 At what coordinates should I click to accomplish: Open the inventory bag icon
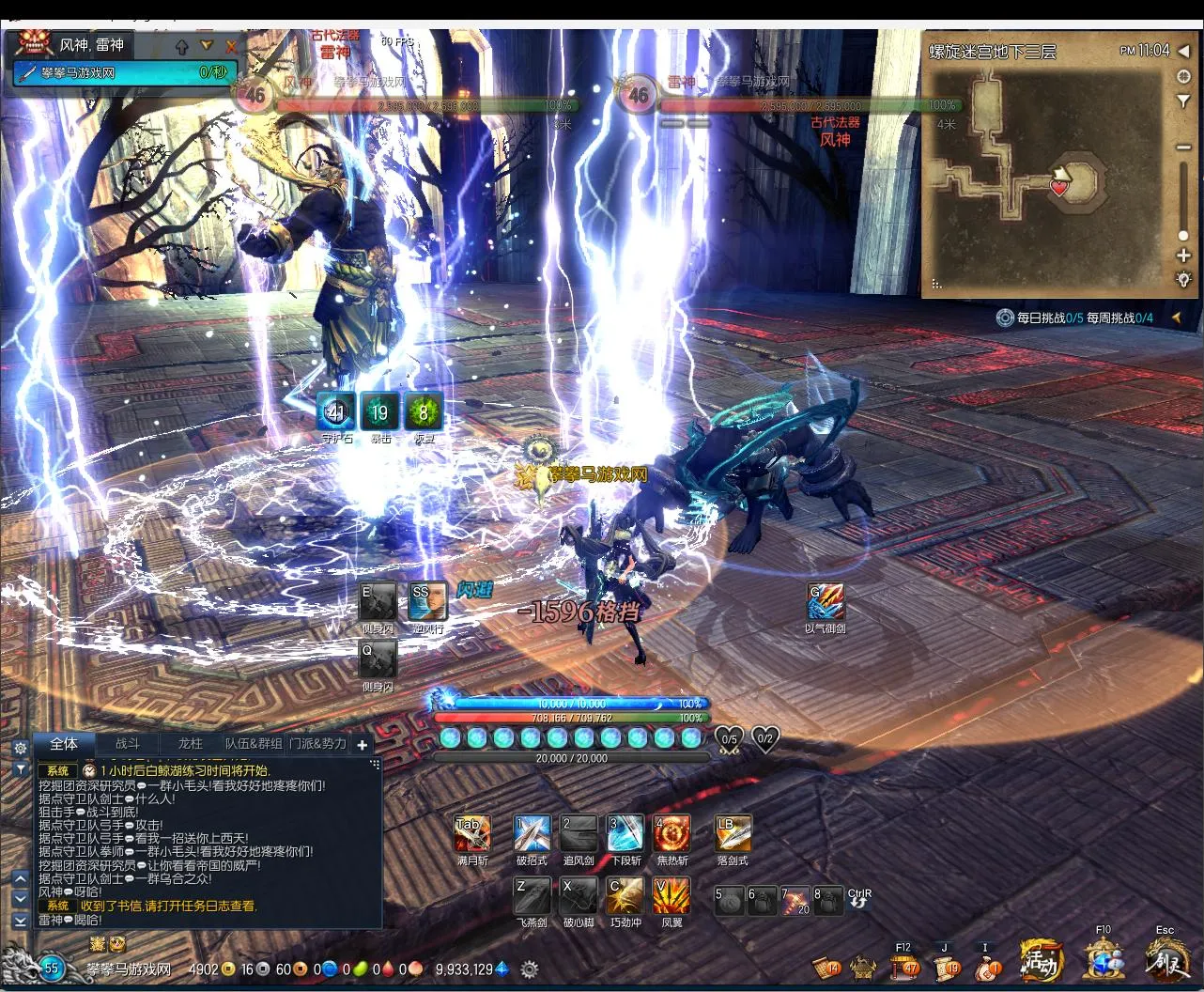pos(987,966)
